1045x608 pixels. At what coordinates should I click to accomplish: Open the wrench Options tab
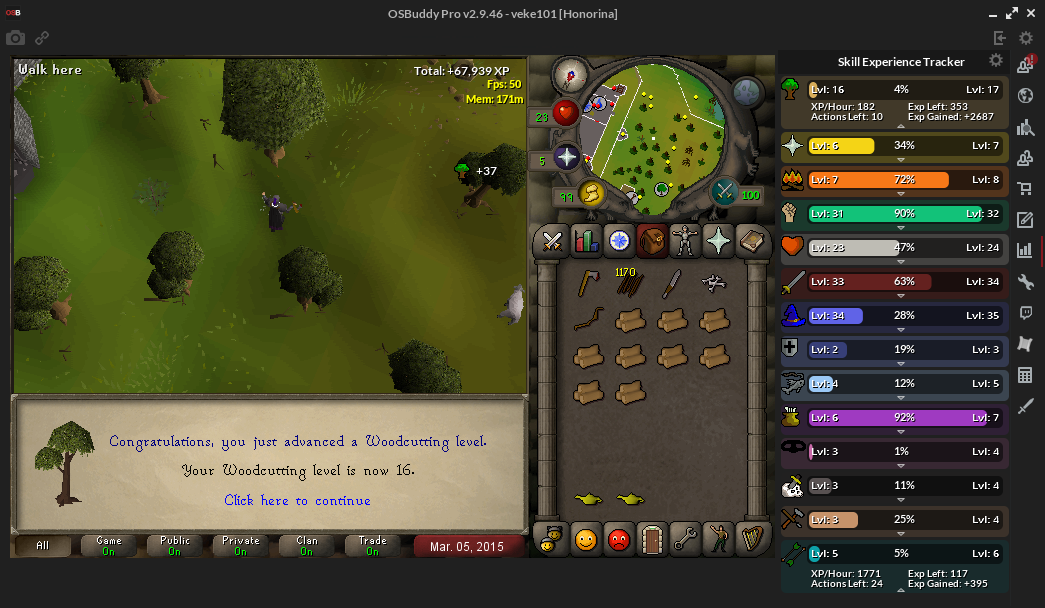(685, 540)
